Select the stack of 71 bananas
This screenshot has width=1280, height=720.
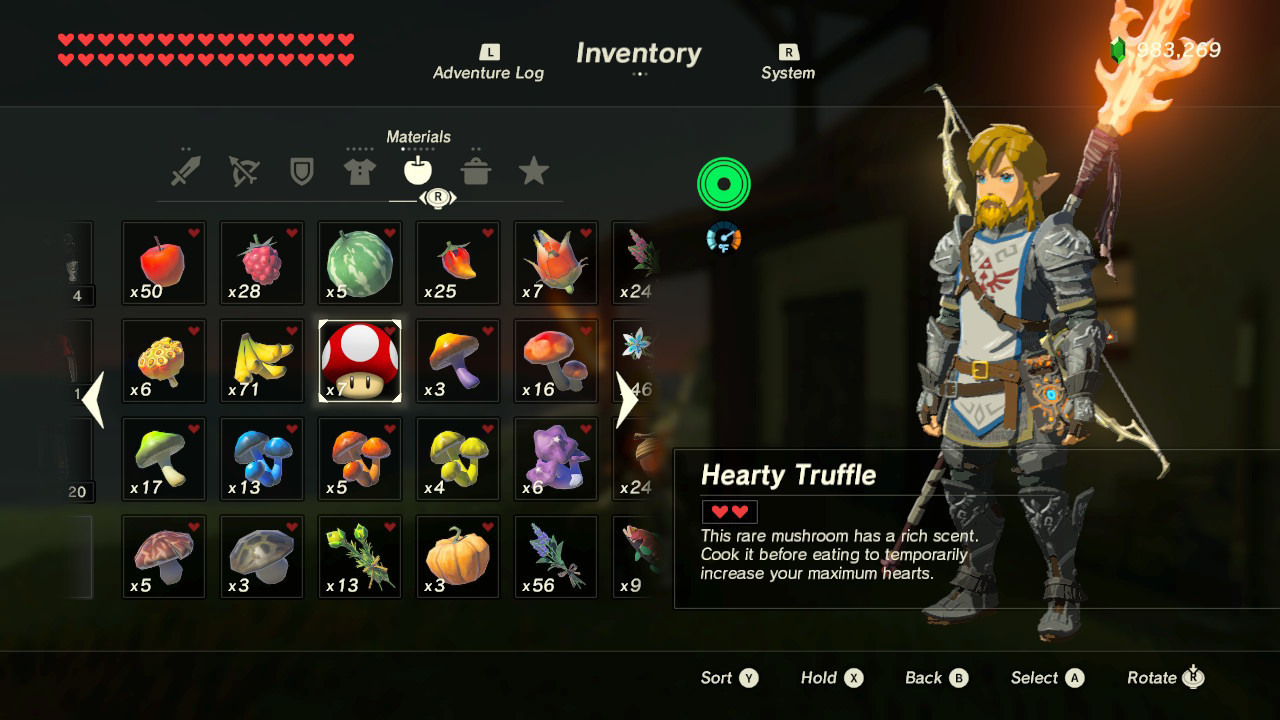point(261,360)
